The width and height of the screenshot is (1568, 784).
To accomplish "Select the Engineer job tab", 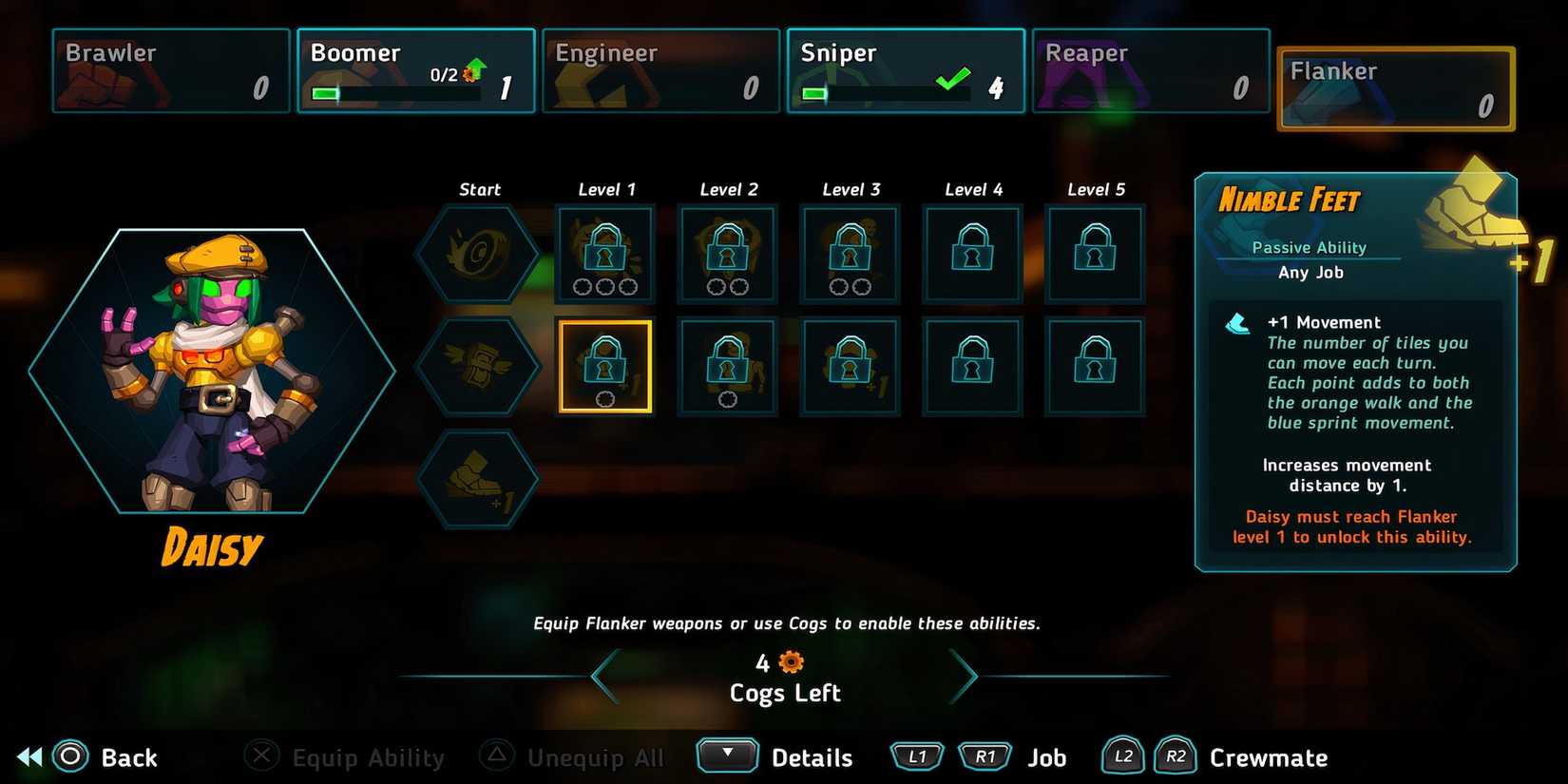I will [x=660, y=69].
